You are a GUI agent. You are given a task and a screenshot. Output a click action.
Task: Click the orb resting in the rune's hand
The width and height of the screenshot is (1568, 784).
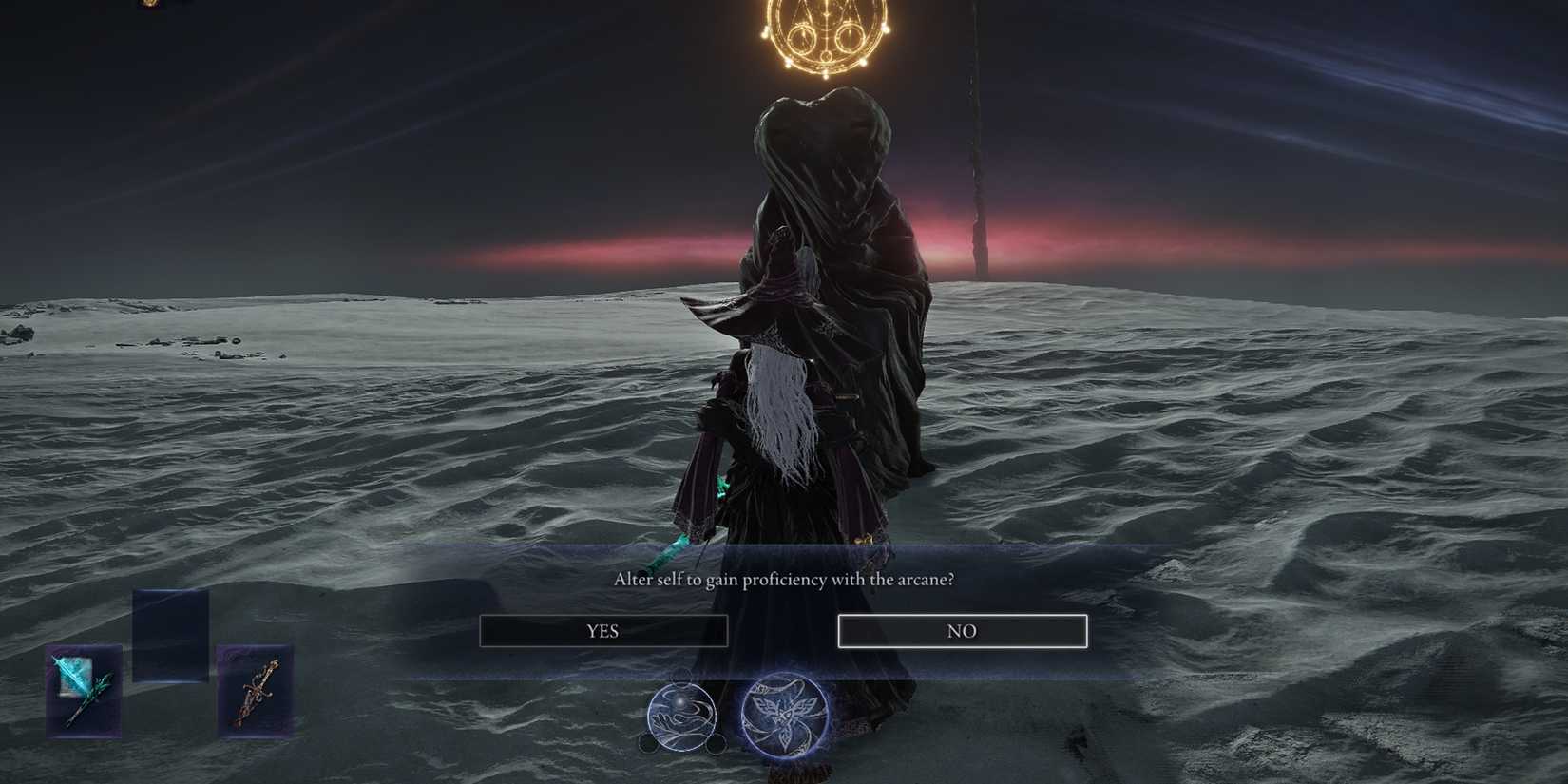click(680, 703)
